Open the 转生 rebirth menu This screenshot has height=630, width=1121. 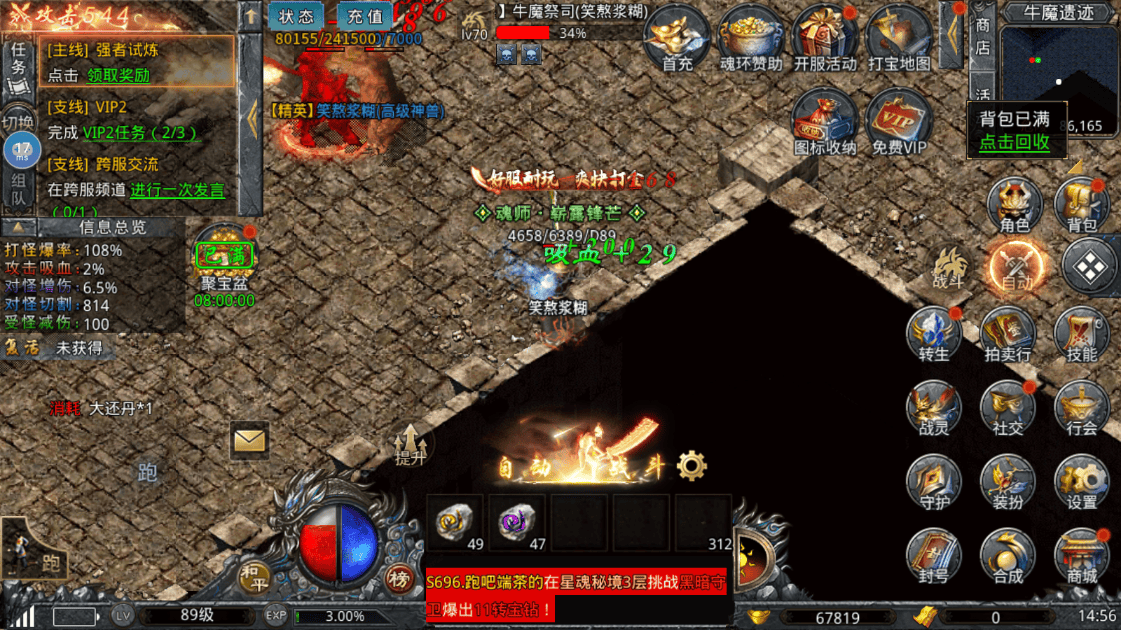pos(934,334)
